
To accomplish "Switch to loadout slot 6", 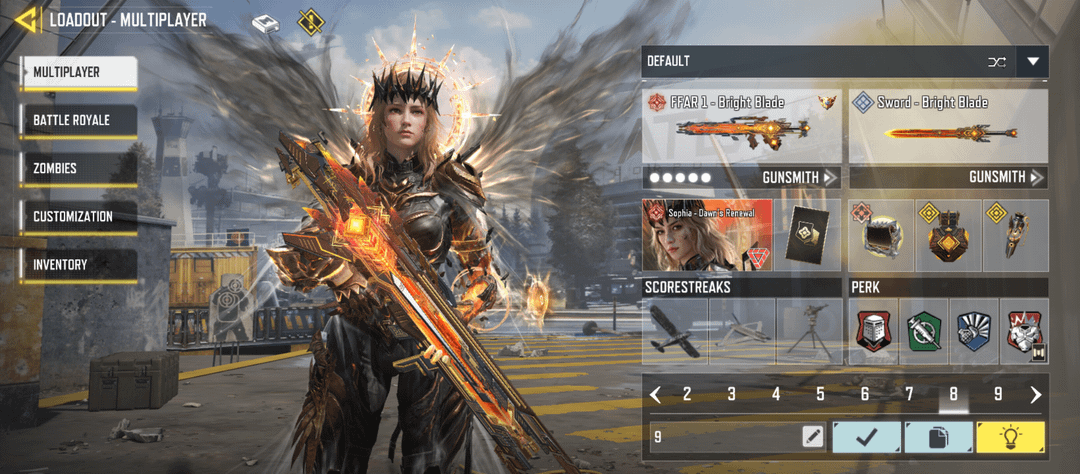I will [865, 395].
